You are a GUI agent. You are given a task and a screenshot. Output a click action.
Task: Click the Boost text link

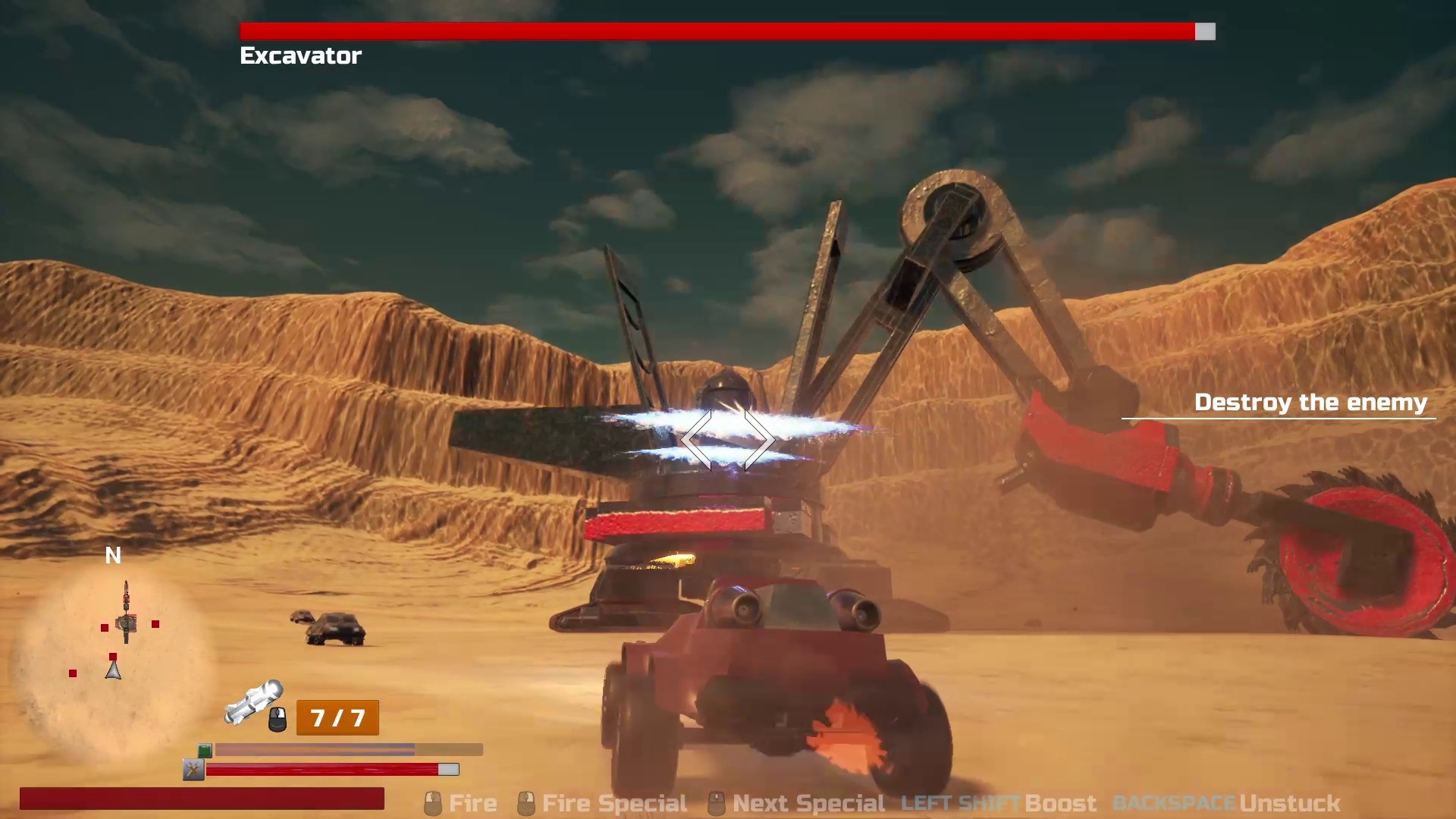click(1061, 802)
